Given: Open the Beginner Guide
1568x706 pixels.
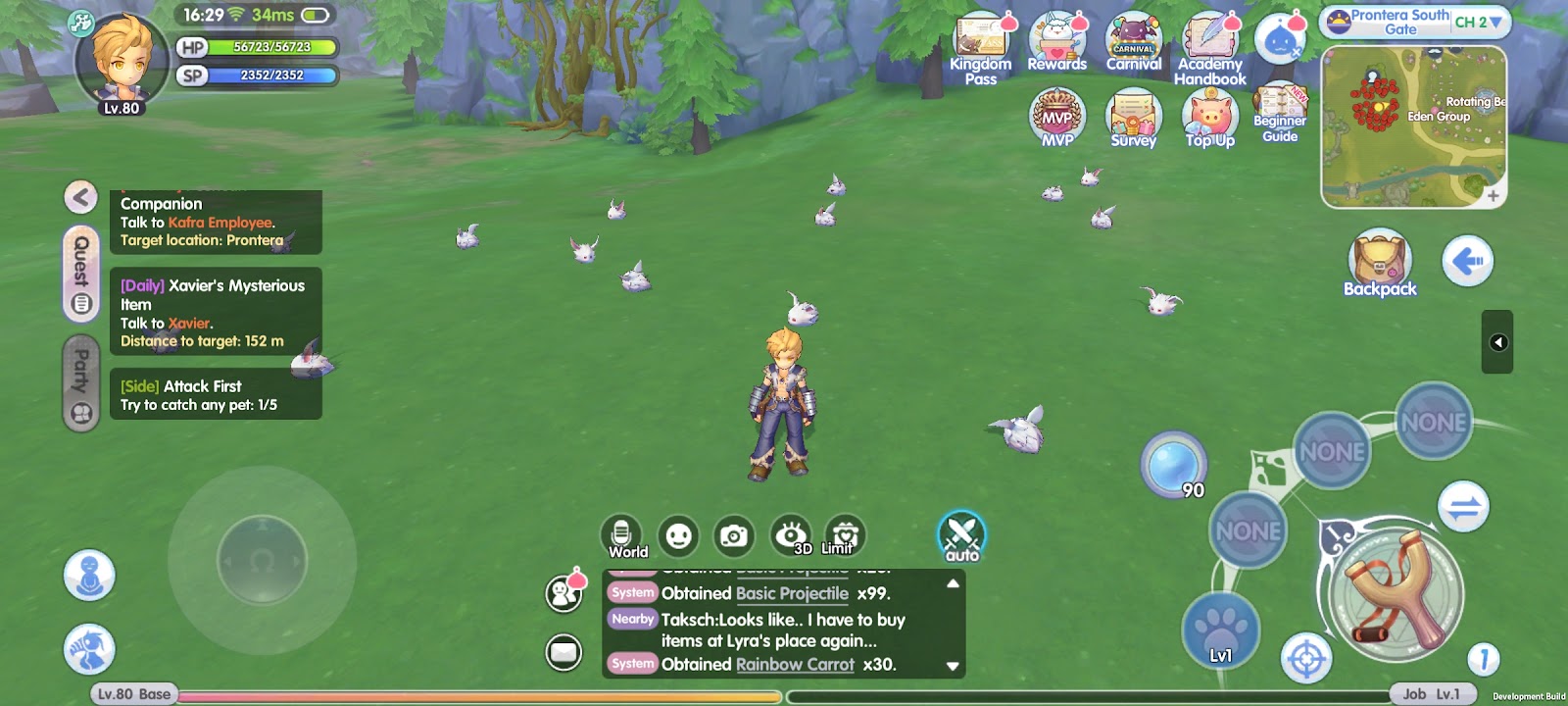Looking at the screenshot, I should point(1279,114).
